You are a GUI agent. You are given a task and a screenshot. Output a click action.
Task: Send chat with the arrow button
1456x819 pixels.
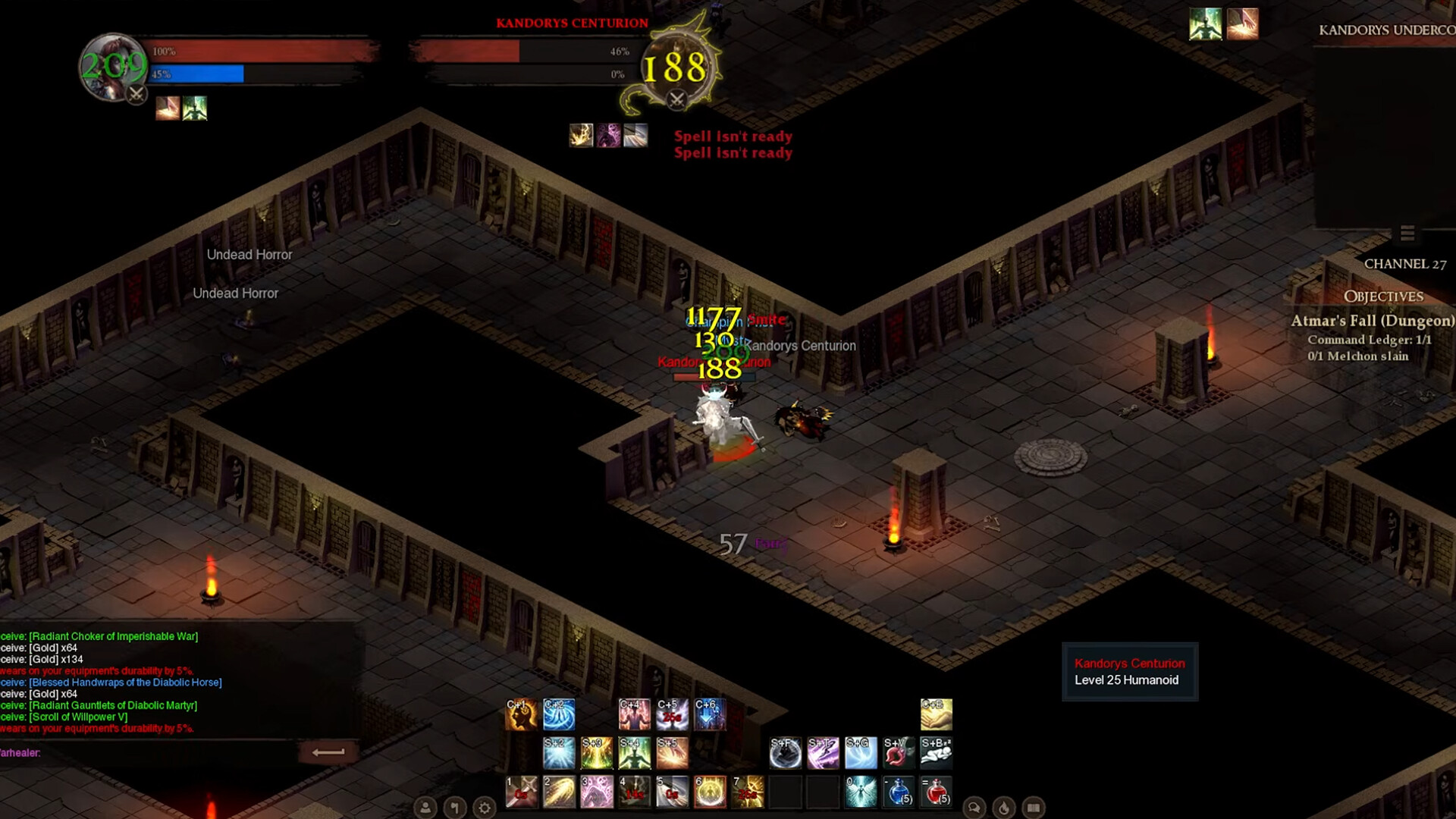(328, 752)
